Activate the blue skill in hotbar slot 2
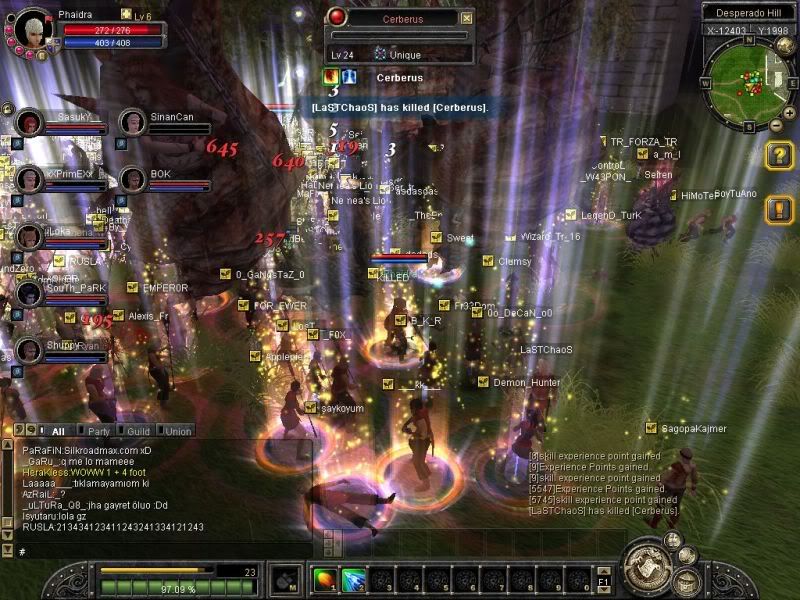The height and width of the screenshot is (600, 800). (x=353, y=579)
